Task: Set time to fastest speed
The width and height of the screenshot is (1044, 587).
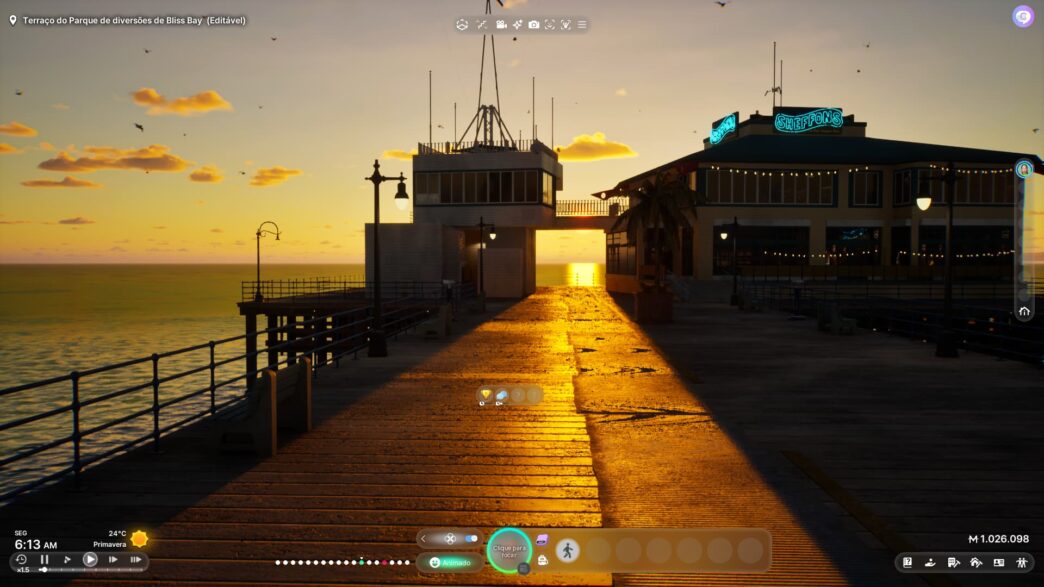Action: (135, 560)
